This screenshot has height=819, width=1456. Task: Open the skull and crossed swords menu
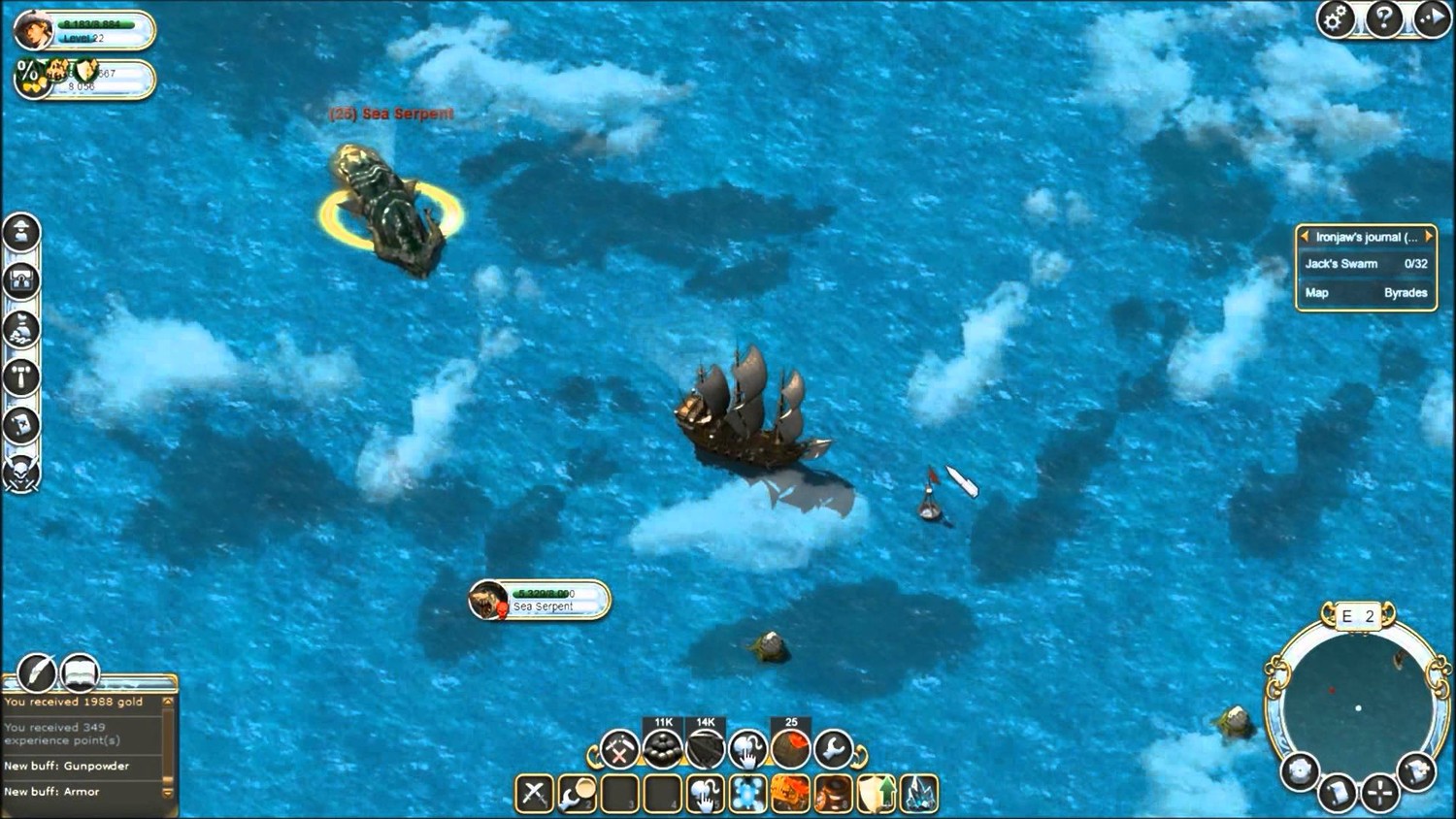[21, 473]
